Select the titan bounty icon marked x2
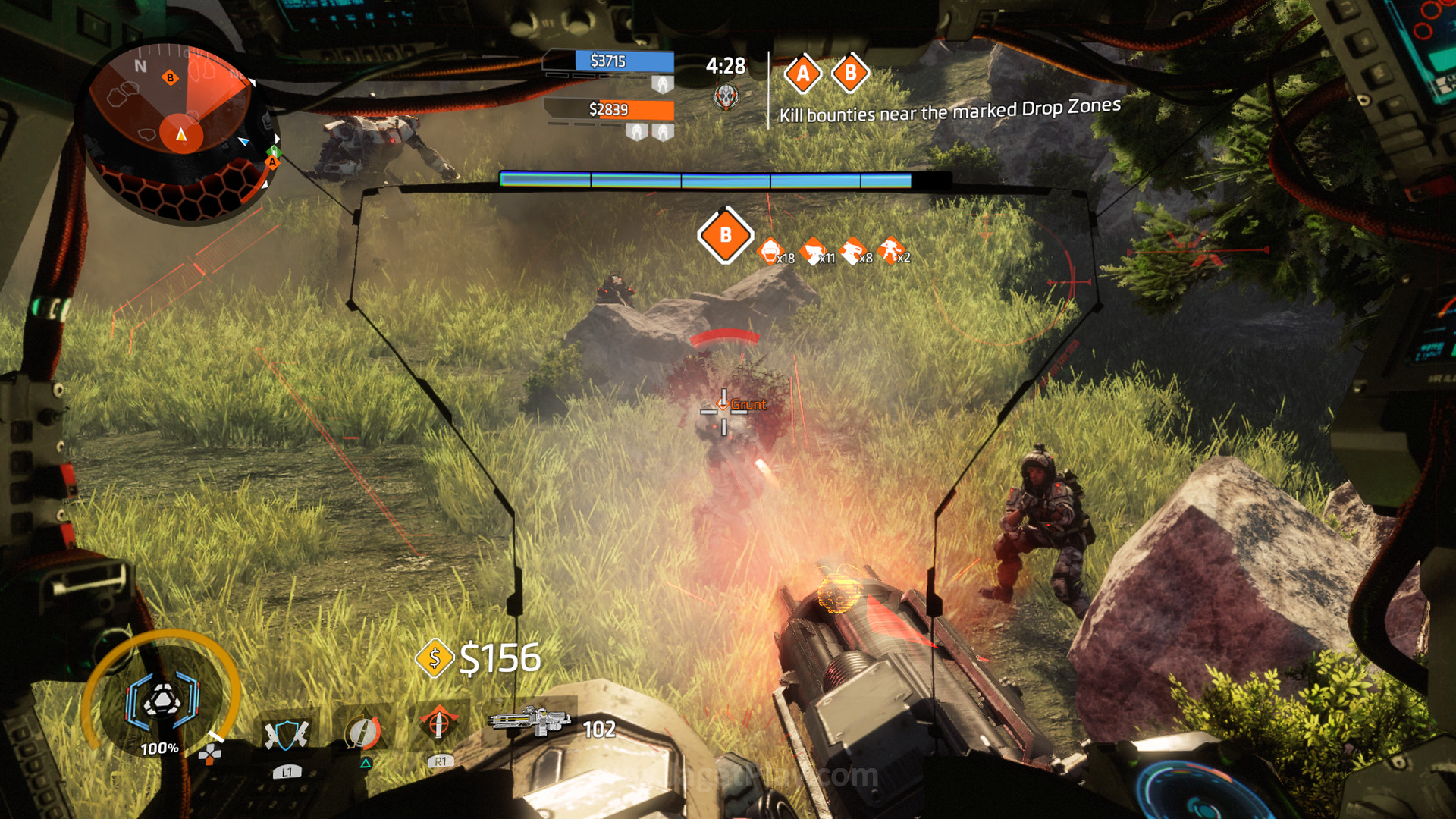1456x819 pixels. coord(890,250)
